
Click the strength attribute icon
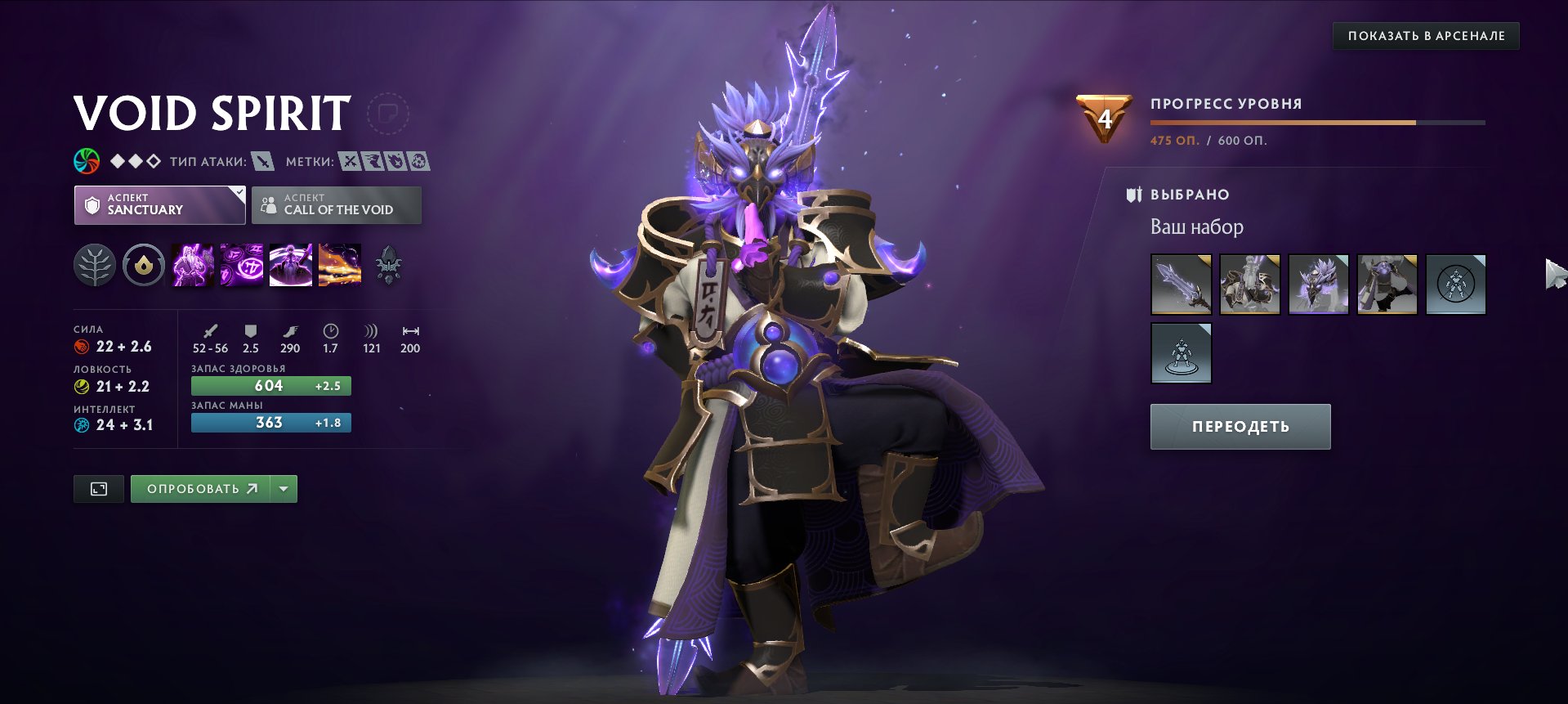point(80,346)
